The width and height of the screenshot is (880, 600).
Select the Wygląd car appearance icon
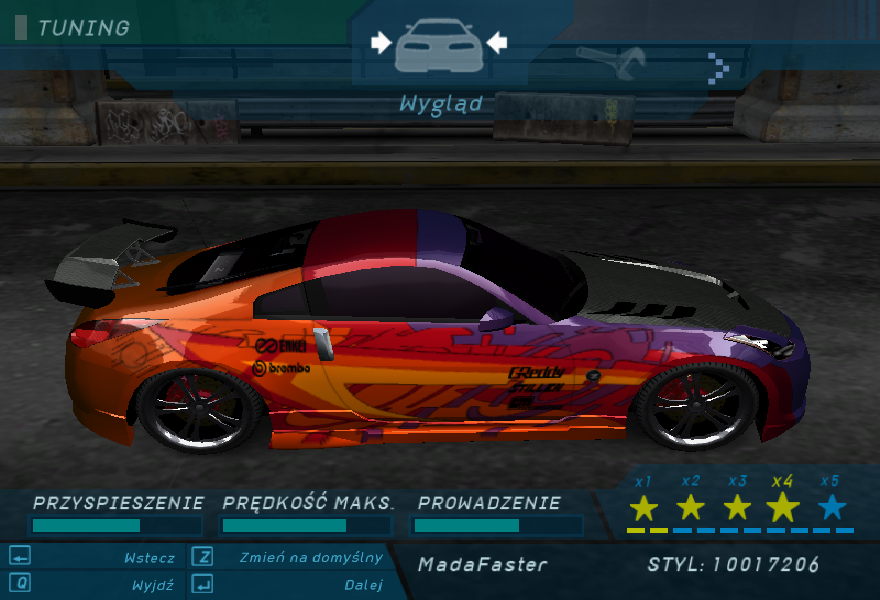[438, 46]
